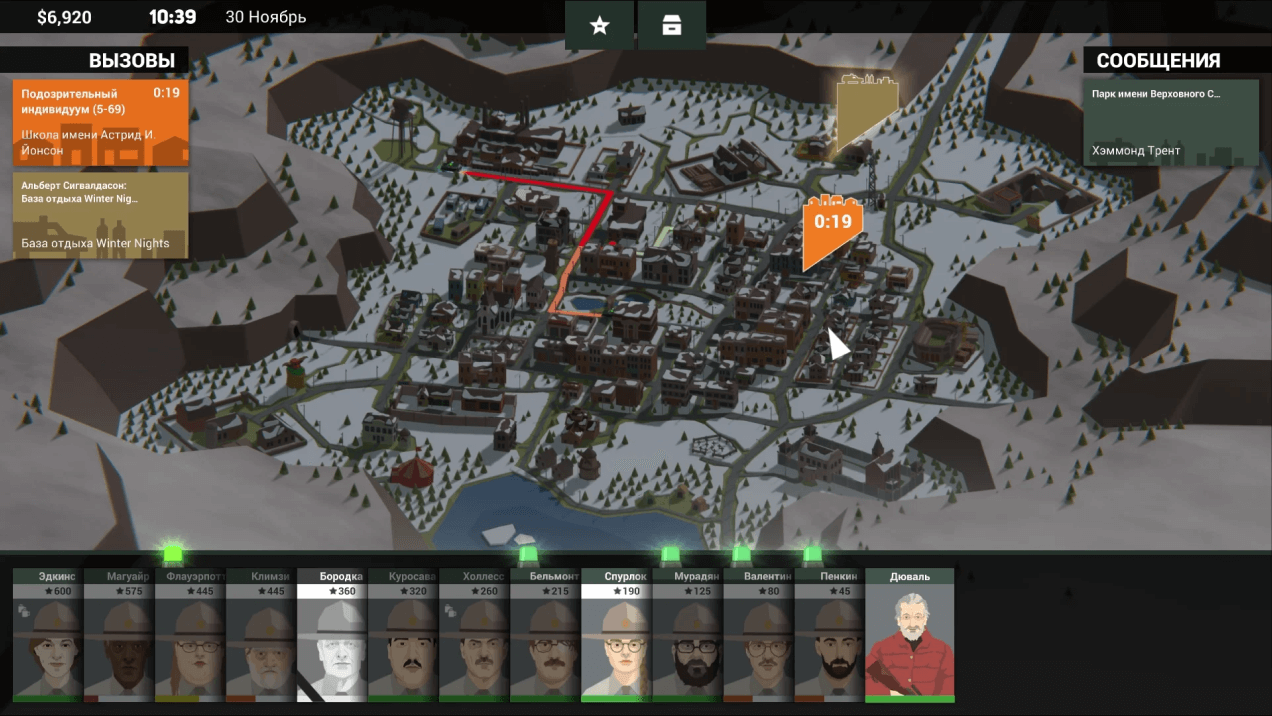Image resolution: width=1272 pixels, height=716 pixels.
Task: Select the orange 0:19 call marker on the map
Action: [x=831, y=228]
